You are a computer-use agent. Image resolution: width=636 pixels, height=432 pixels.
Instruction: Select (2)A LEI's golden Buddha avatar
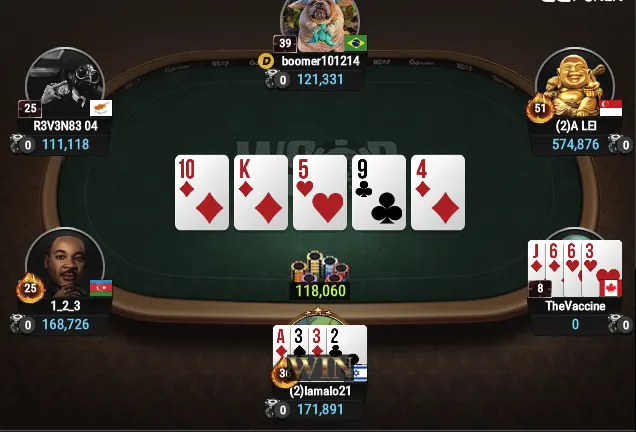coord(574,85)
